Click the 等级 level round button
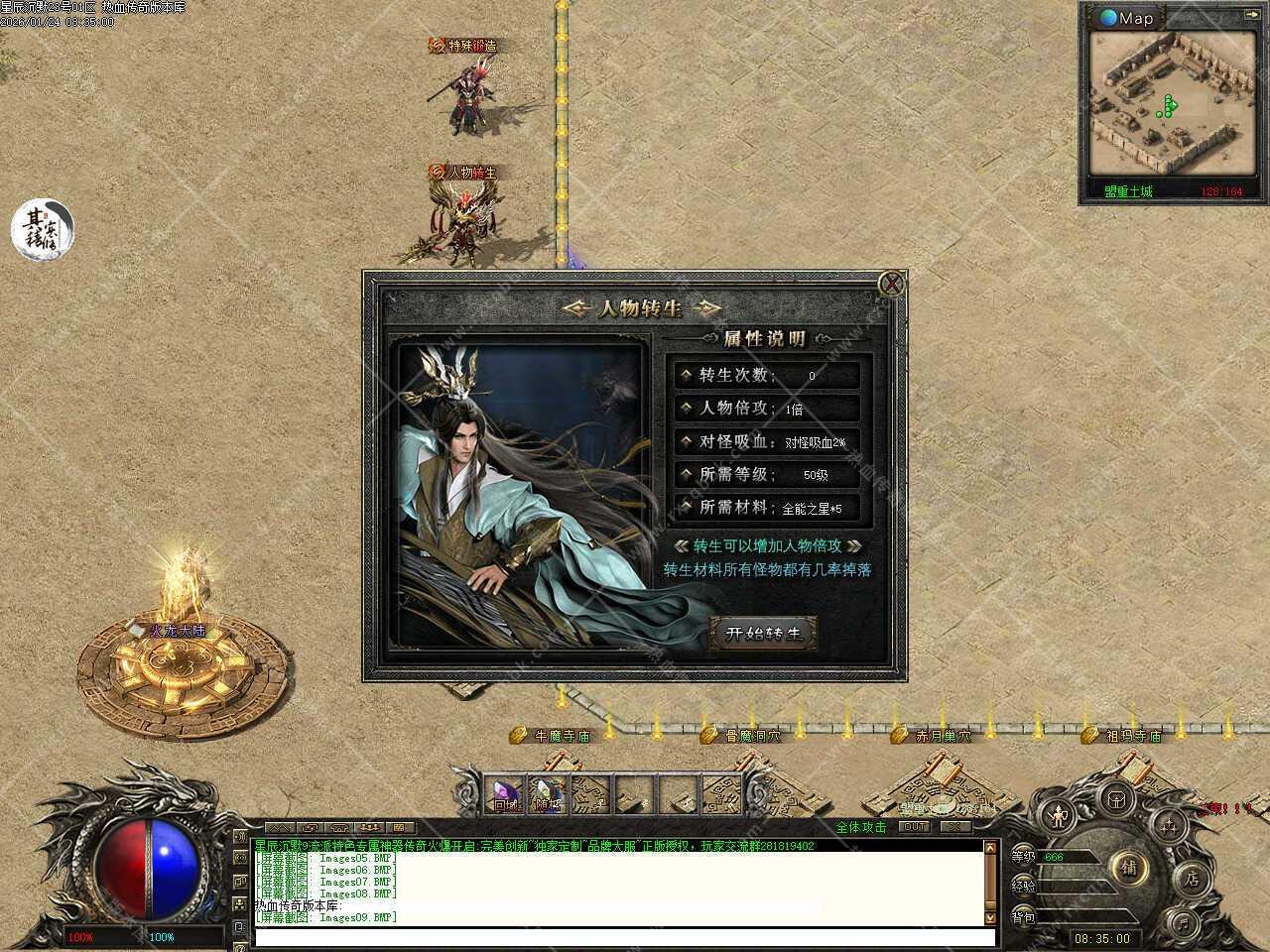1270x952 pixels. [x=1023, y=856]
